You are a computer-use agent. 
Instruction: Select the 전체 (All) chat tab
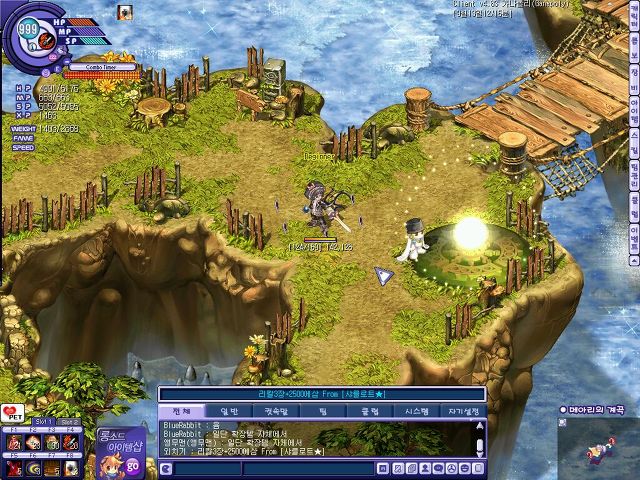pos(181,410)
